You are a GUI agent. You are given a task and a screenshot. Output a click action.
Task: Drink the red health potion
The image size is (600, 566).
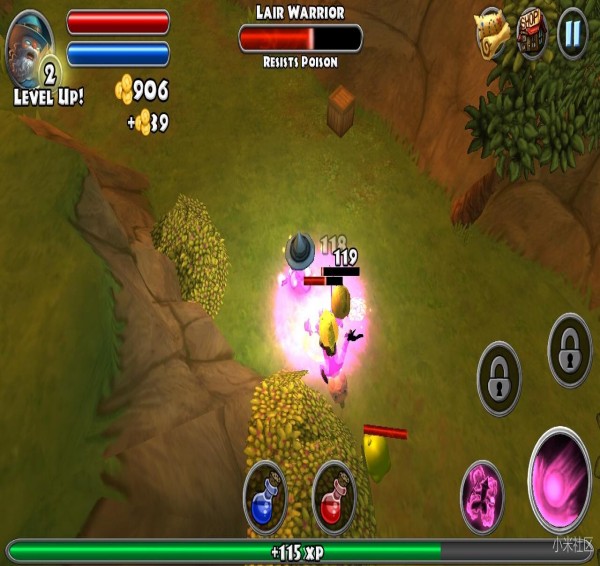tap(334, 496)
